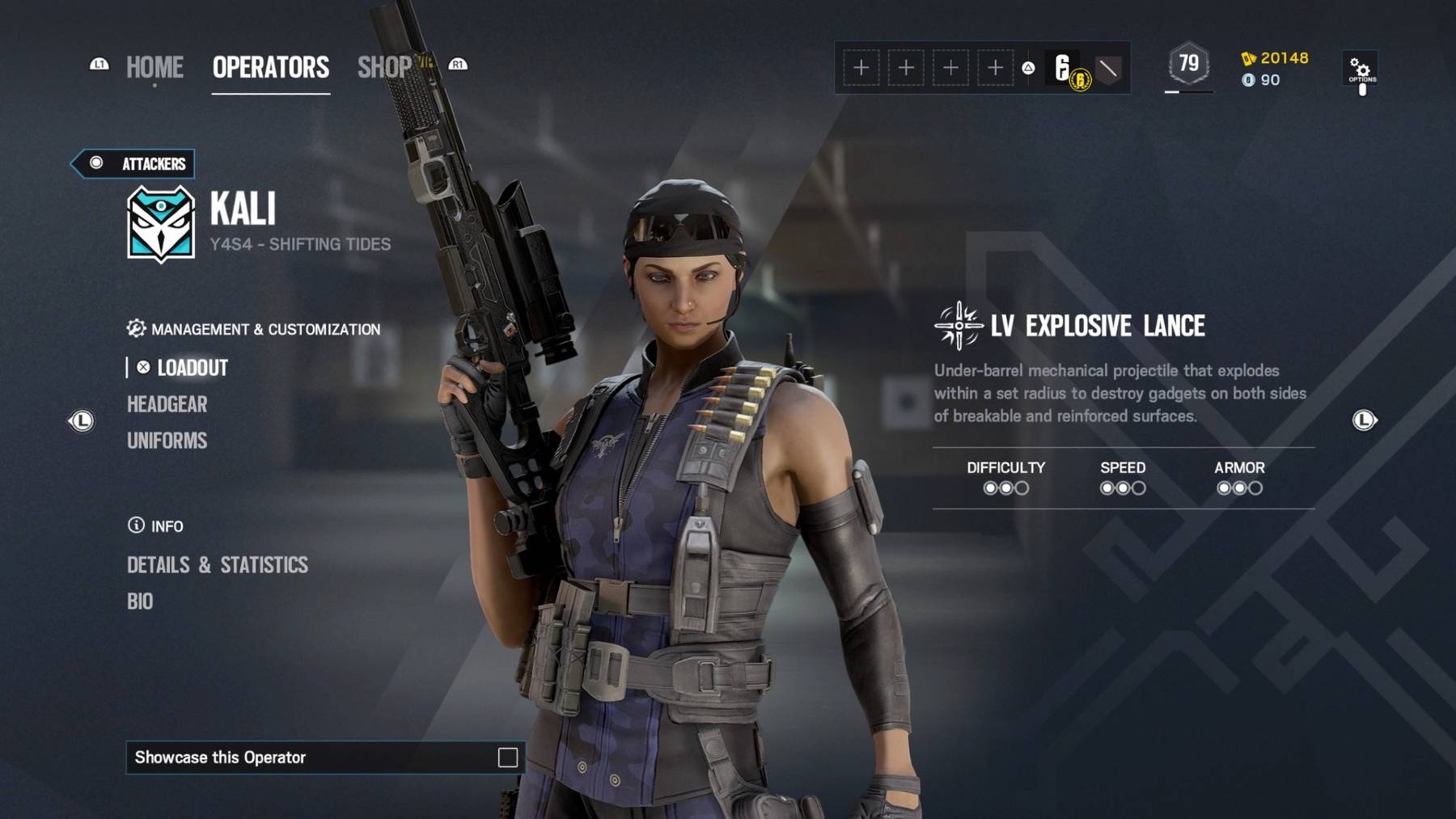Open the Shop tab
Viewport: 1456px width, 819px height.
(385, 67)
